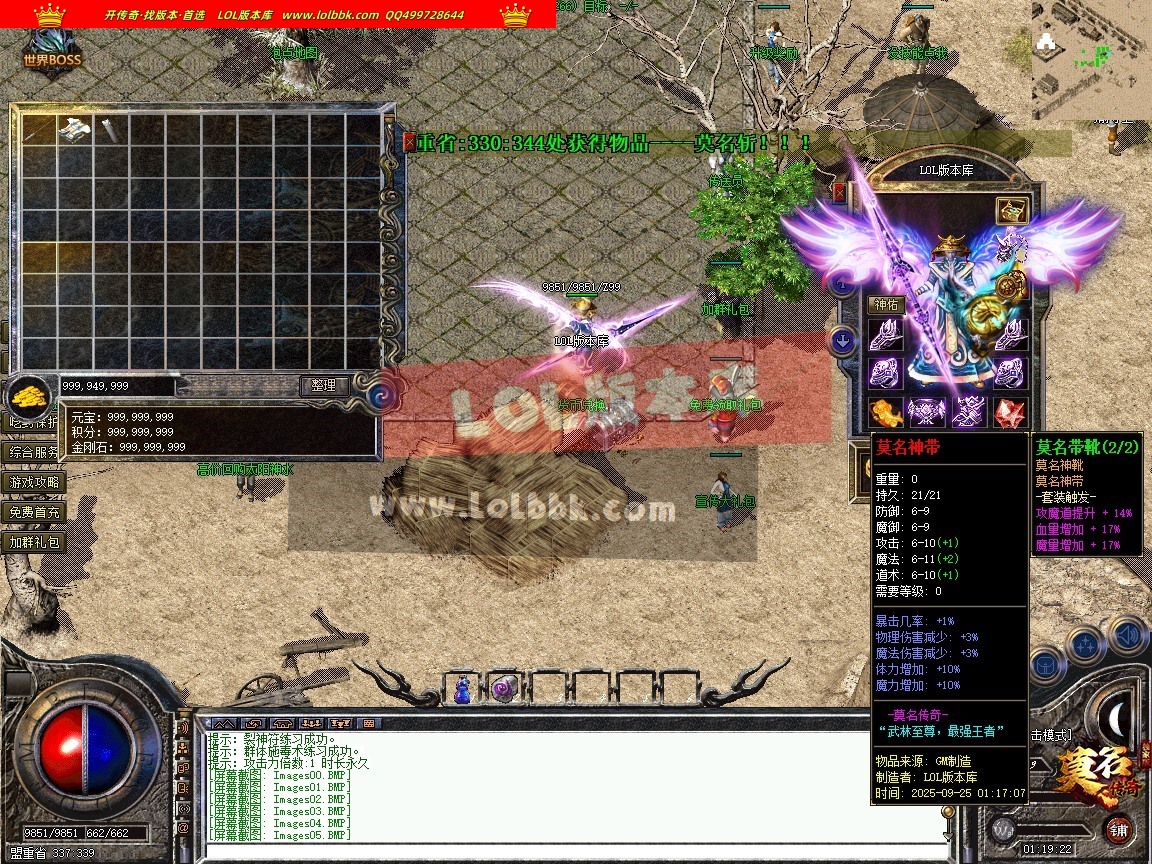The height and width of the screenshot is (864, 1152).
Task: Open the 免费首充 free recharge button
Action: [35, 512]
